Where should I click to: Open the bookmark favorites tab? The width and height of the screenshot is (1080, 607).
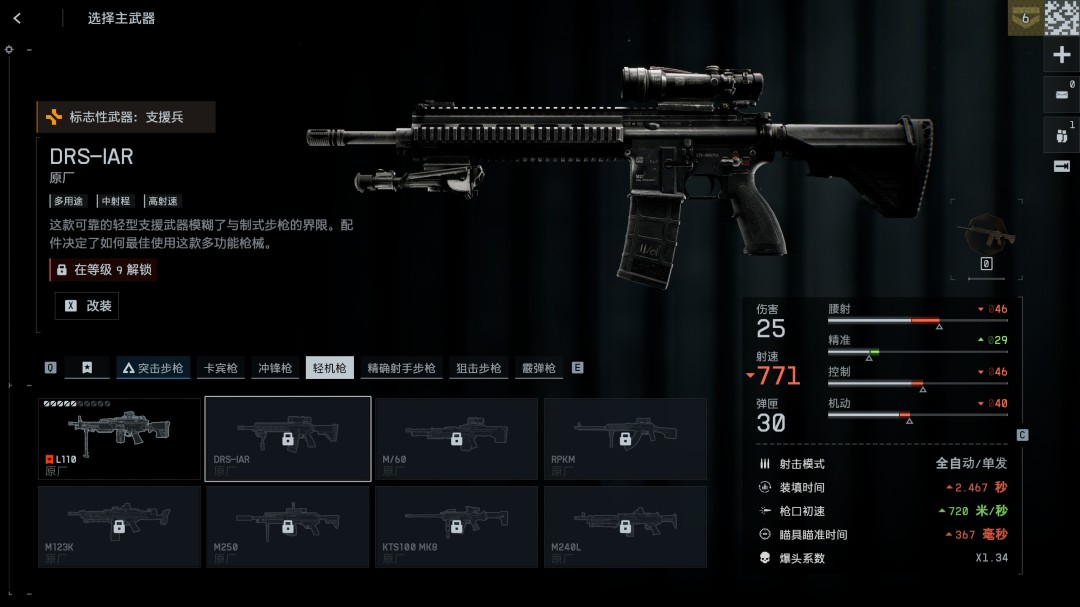click(87, 368)
